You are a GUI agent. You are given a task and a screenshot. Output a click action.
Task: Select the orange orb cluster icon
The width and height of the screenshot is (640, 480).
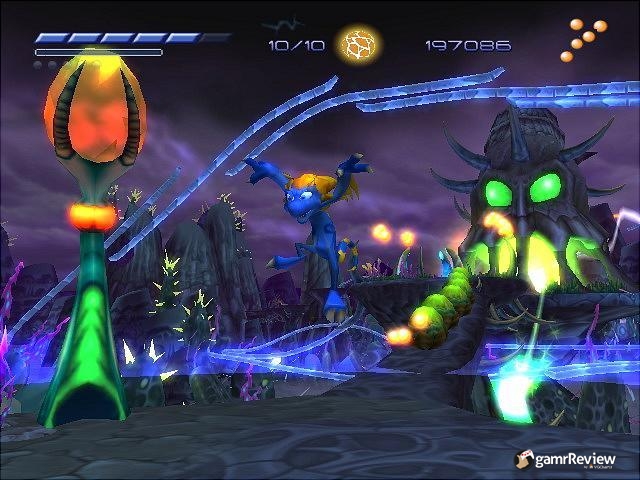pos(584,38)
